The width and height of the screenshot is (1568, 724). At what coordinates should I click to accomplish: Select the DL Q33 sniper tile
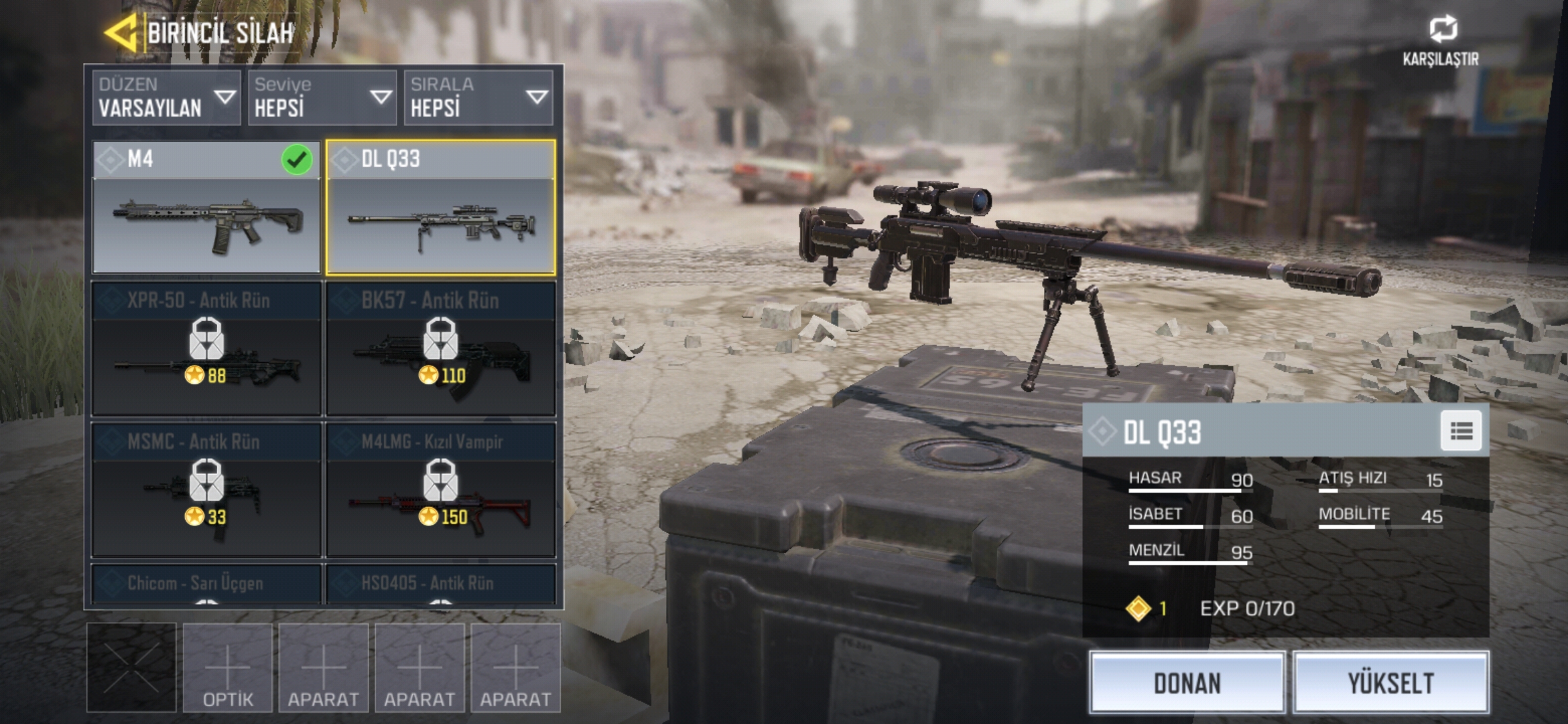click(440, 208)
